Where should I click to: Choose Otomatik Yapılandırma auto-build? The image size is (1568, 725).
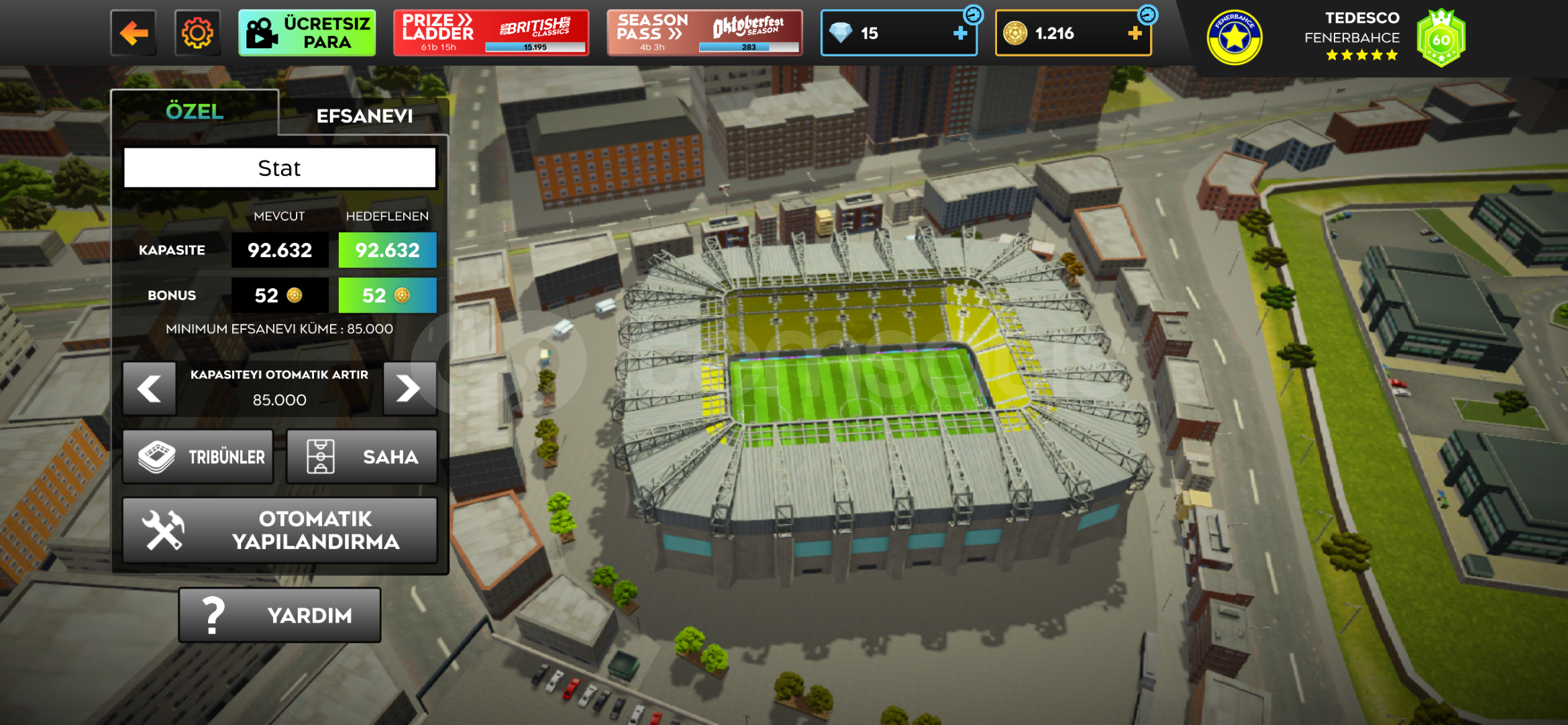pos(280,530)
